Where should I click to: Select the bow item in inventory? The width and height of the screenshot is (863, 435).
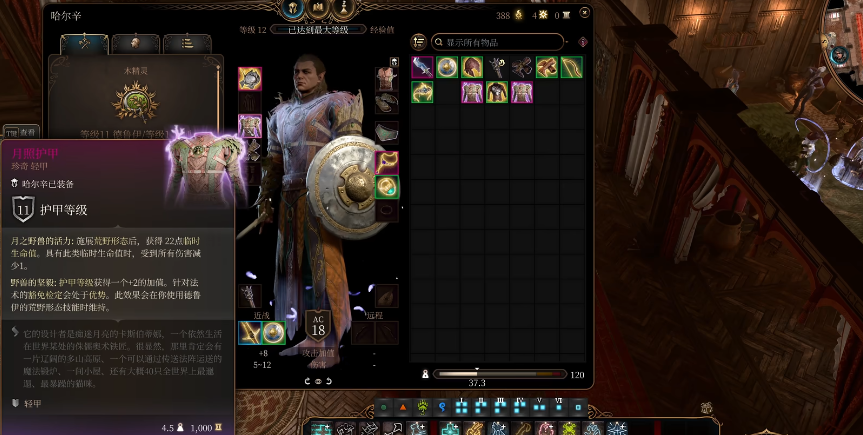pos(571,68)
